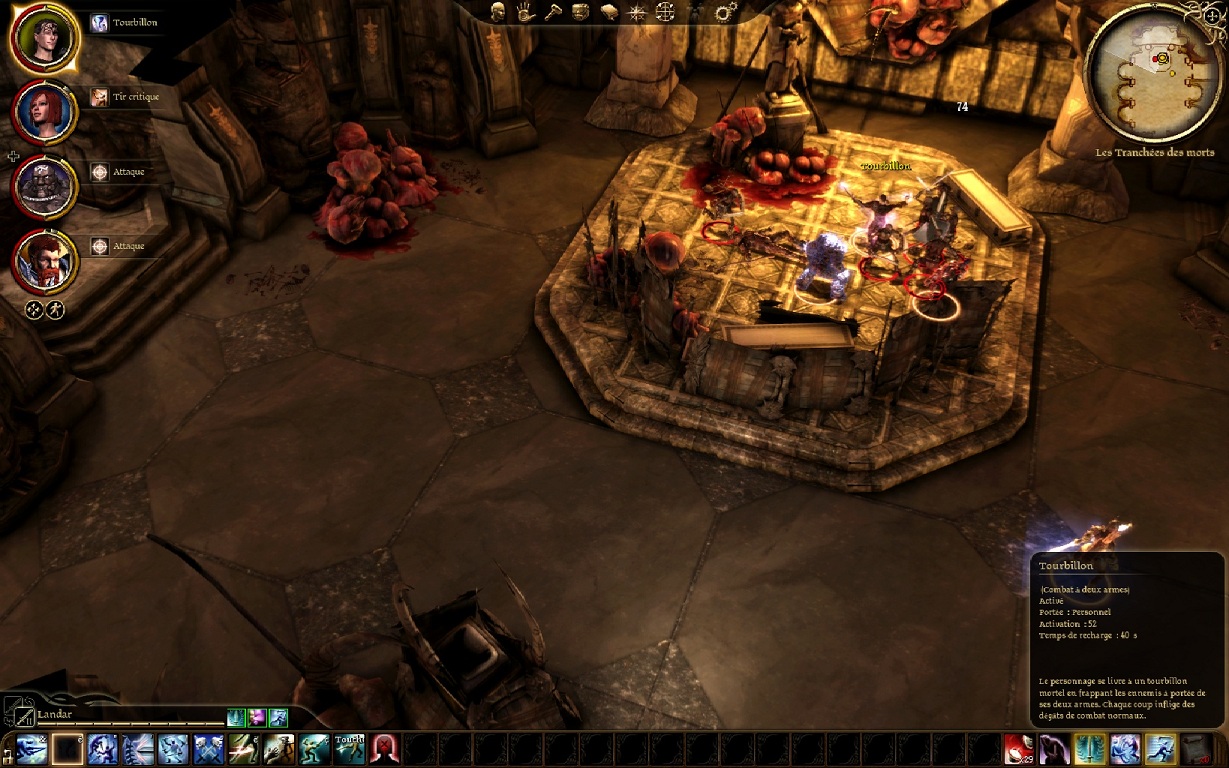Screen dimensions: 1229x768
Task: Open the inventory chest icon
Action: [x=581, y=12]
